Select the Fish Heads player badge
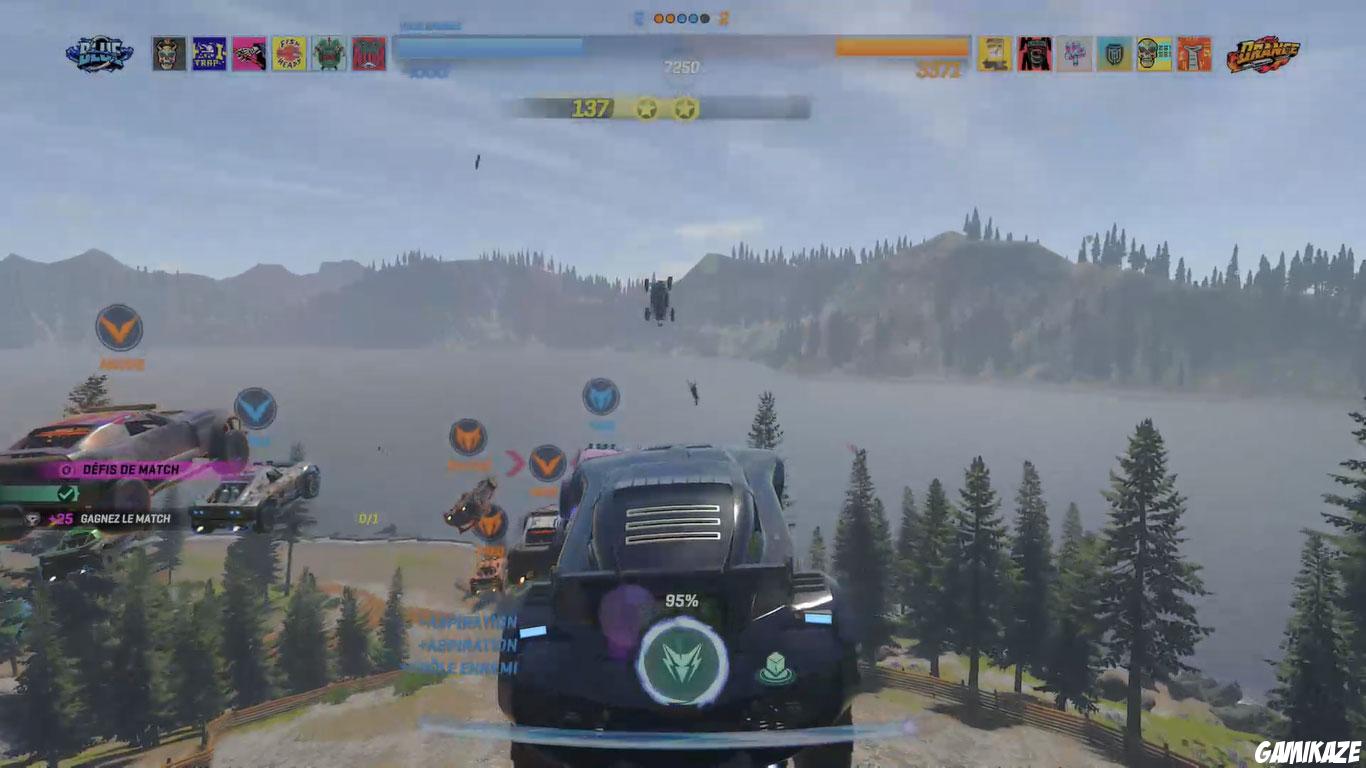 click(289, 52)
